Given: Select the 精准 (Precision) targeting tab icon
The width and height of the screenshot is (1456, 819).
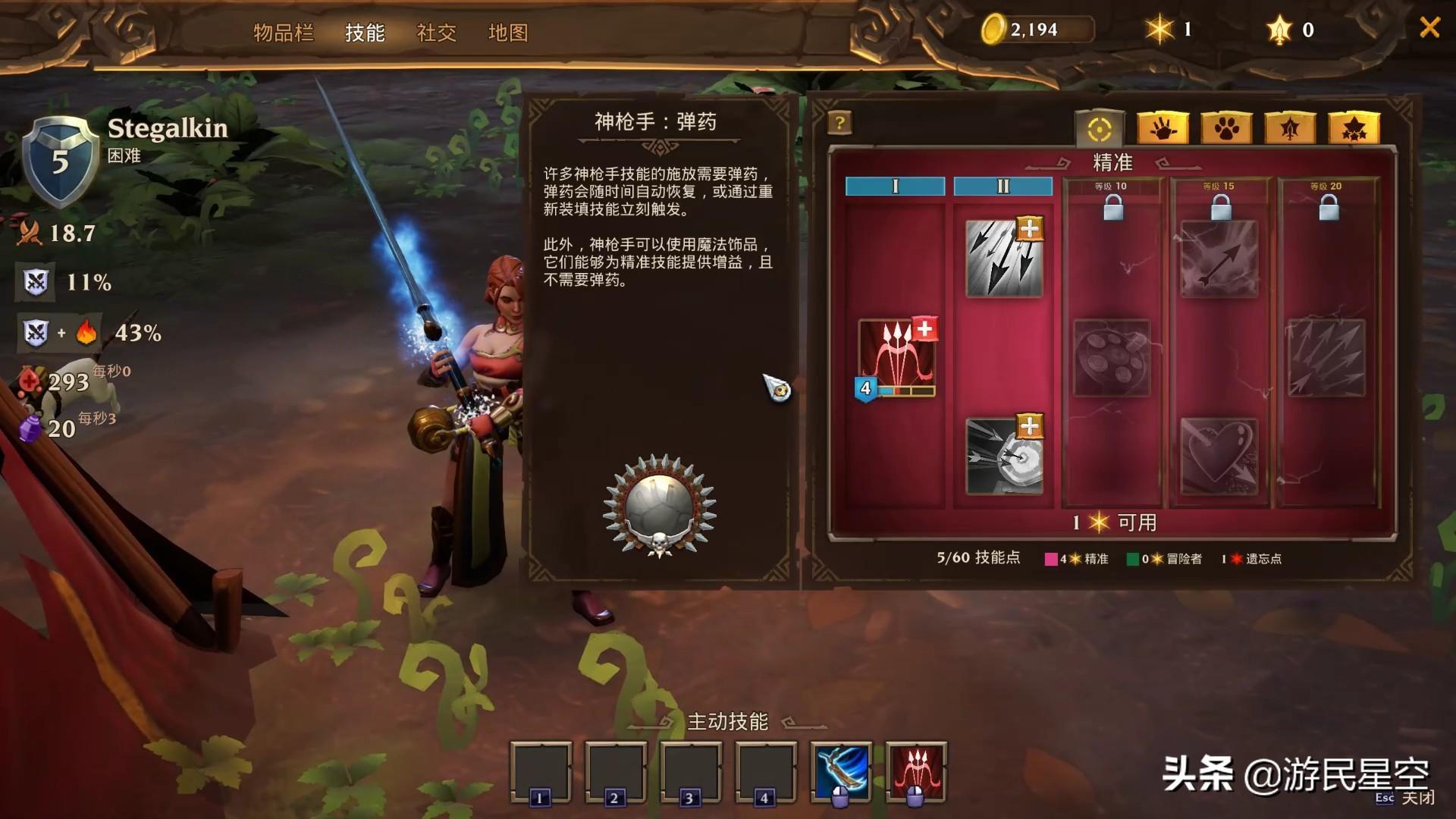Looking at the screenshot, I should point(1101,127).
